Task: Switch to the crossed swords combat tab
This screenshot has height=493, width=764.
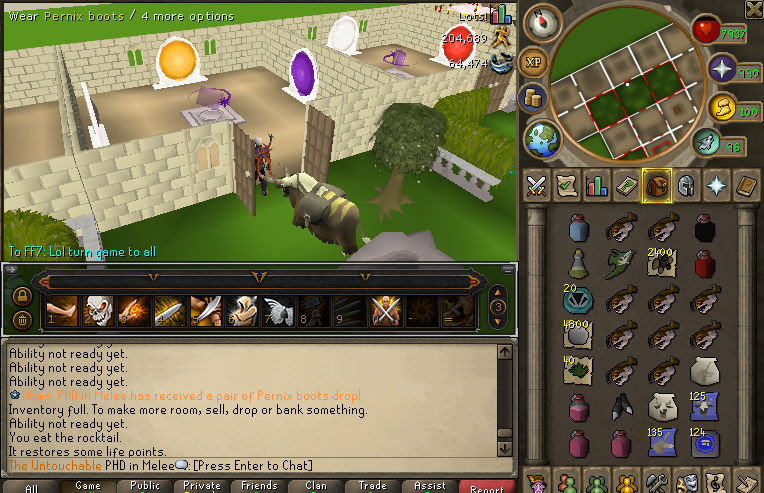Action: pos(535,185)
